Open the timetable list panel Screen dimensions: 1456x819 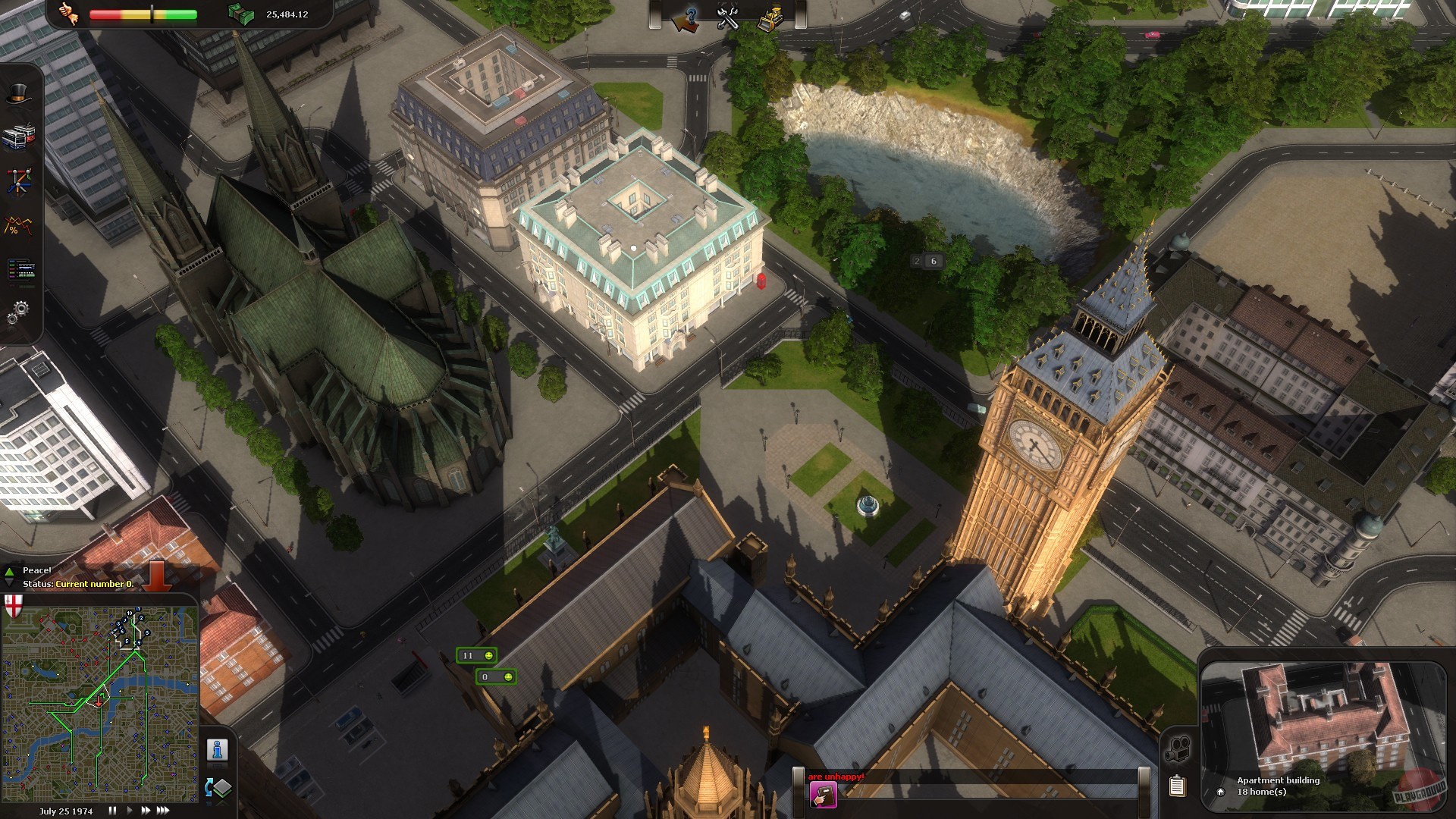[x=20, y=268]
